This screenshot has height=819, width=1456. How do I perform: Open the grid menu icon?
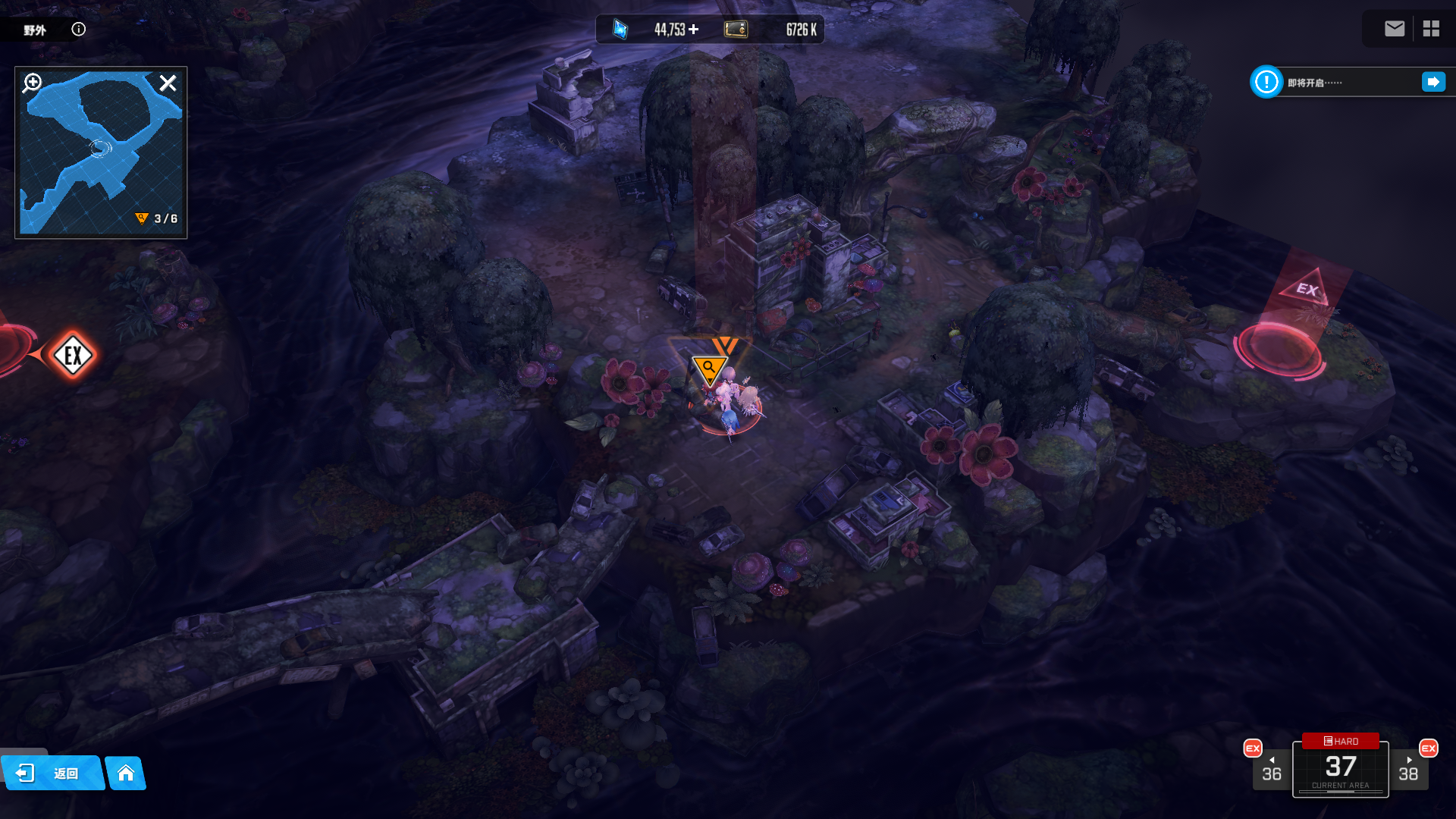(x=1431, y=29)
